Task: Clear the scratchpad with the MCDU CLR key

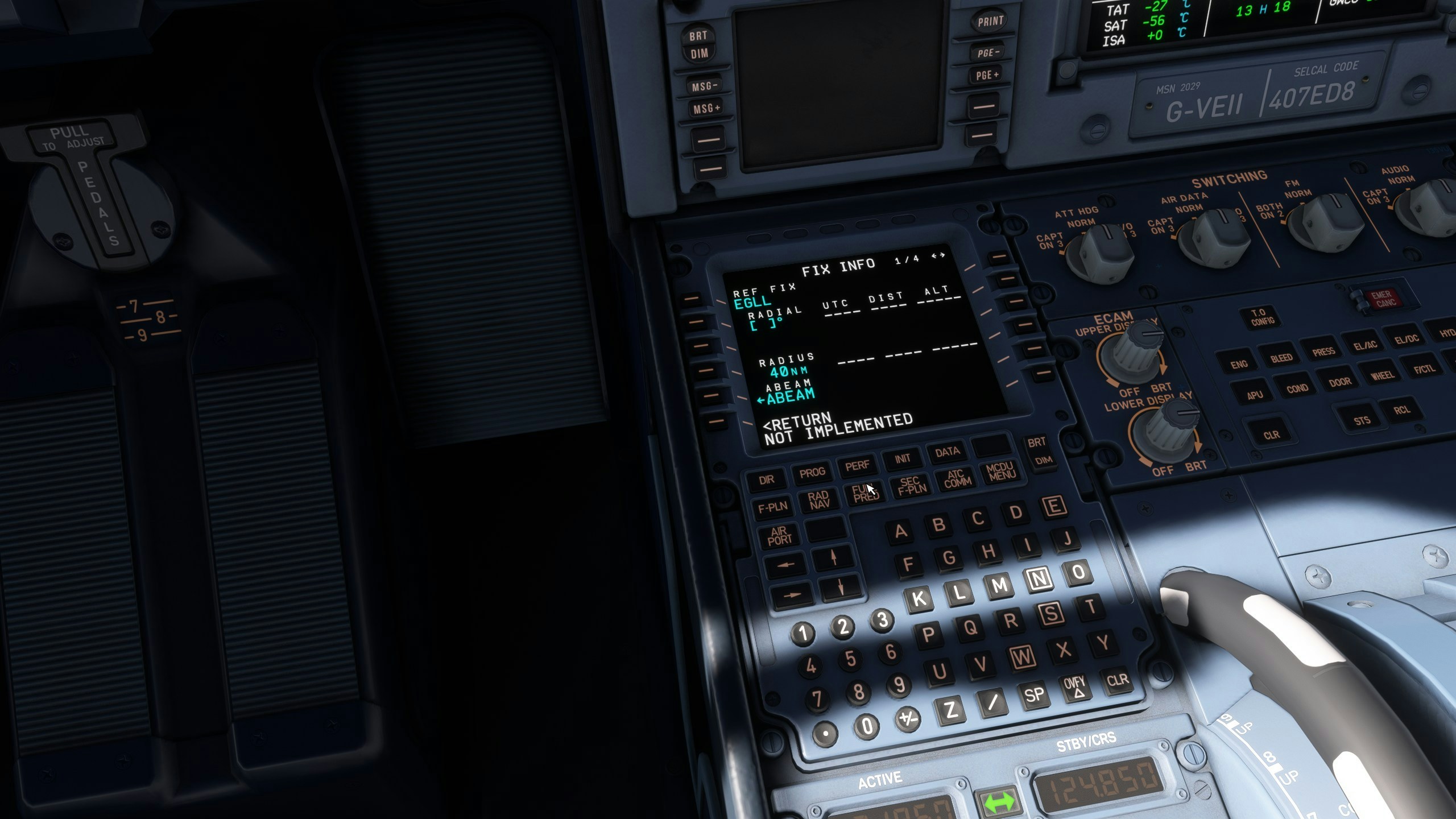Action: (x=1117, y=680)
